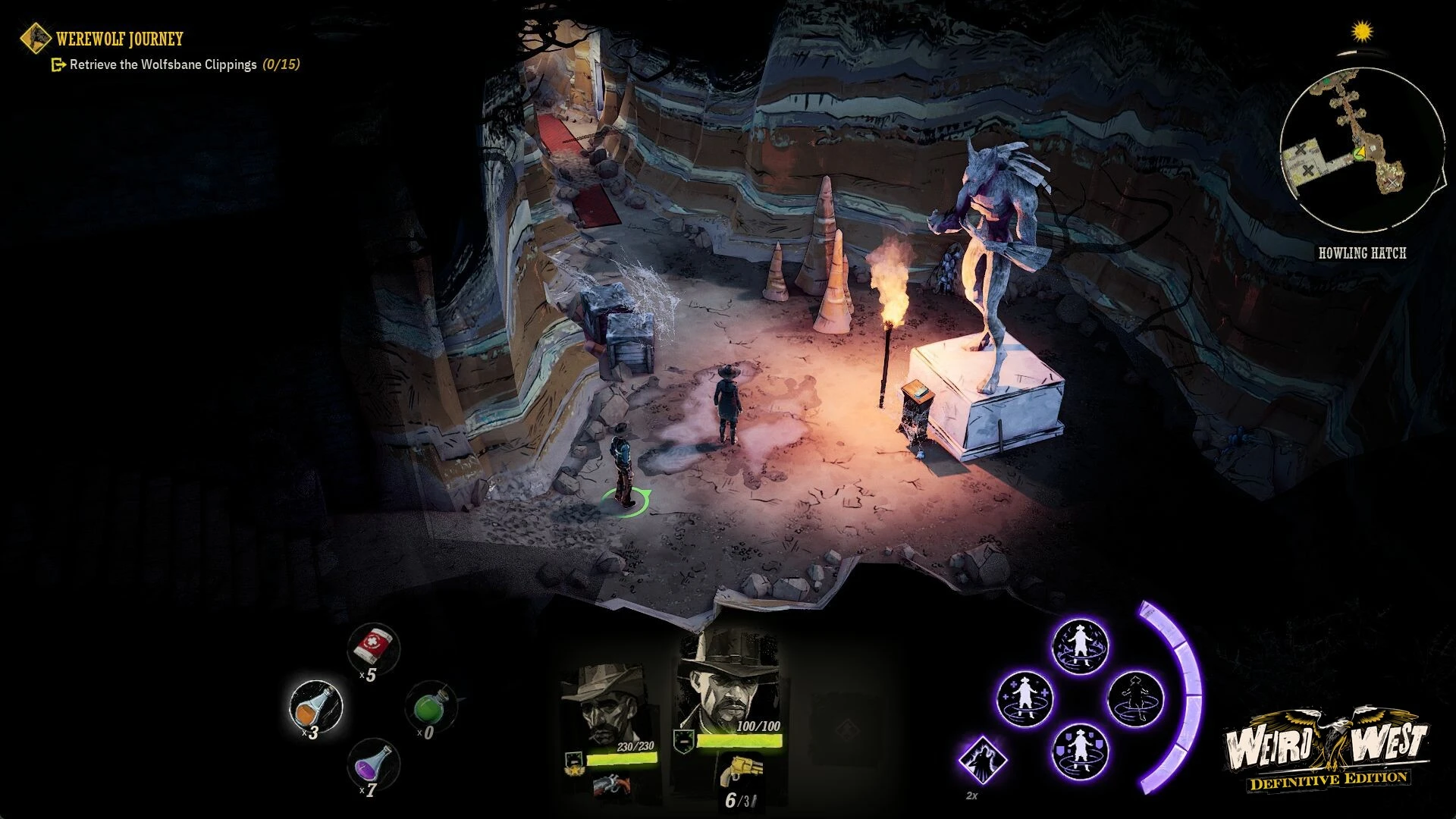Open the Howling Hatch minimap

1361,149
